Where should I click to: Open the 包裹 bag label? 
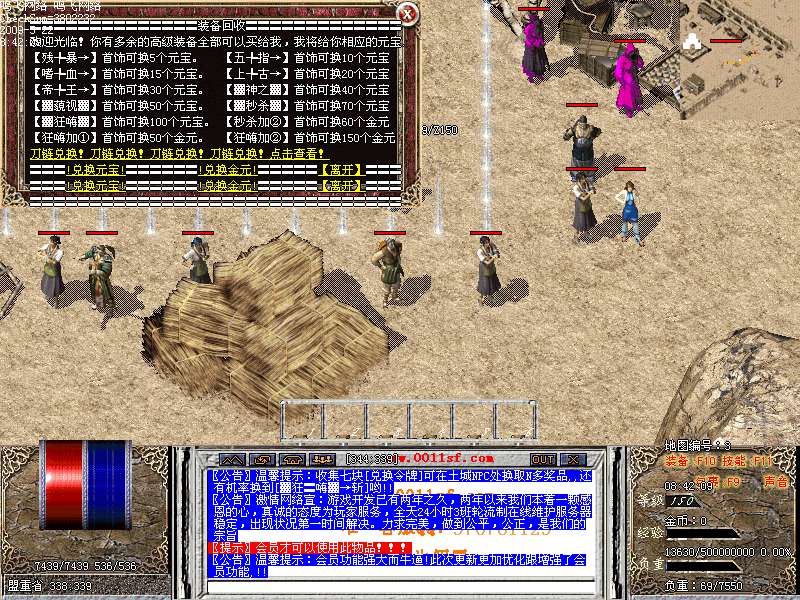tap(705, 481)
